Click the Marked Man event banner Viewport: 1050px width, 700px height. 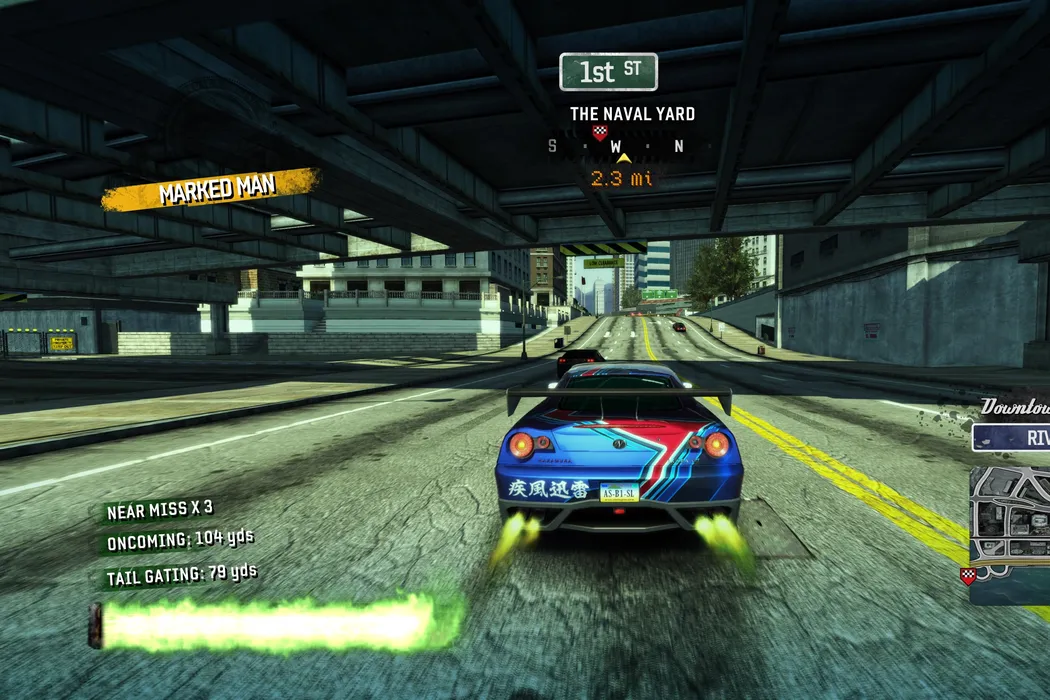(x=212, y=189)
